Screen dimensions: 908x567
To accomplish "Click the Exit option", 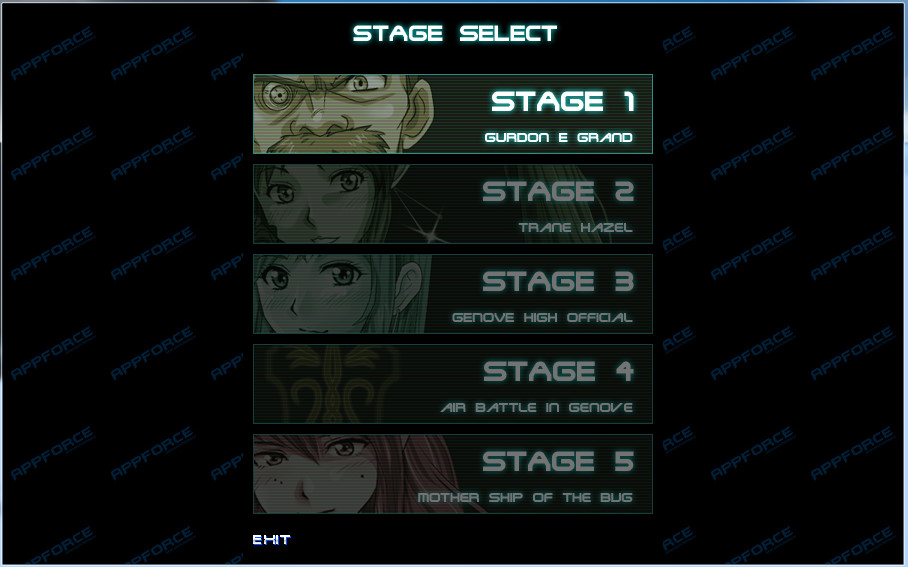I will [x=271, y=540].
